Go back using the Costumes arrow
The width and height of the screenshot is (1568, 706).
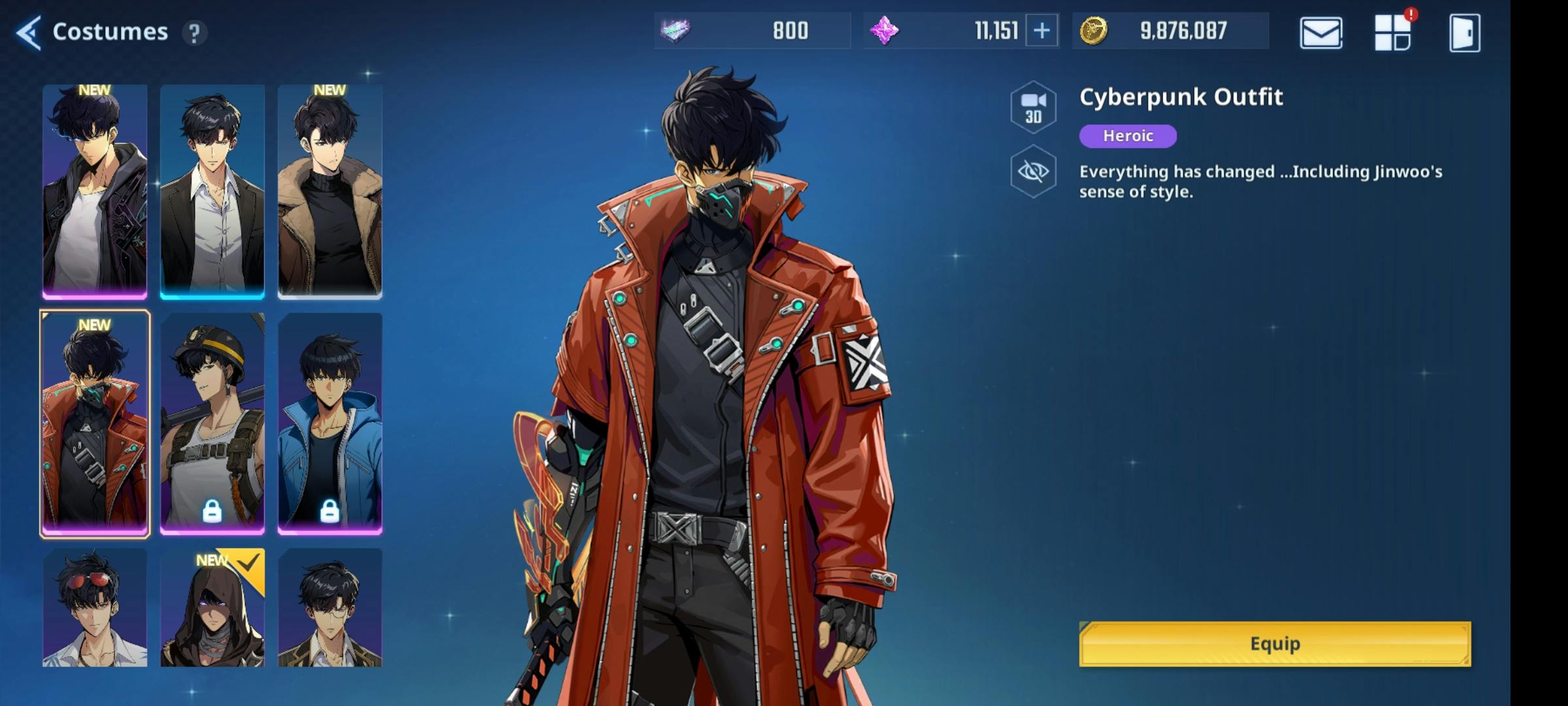(29, 32)
